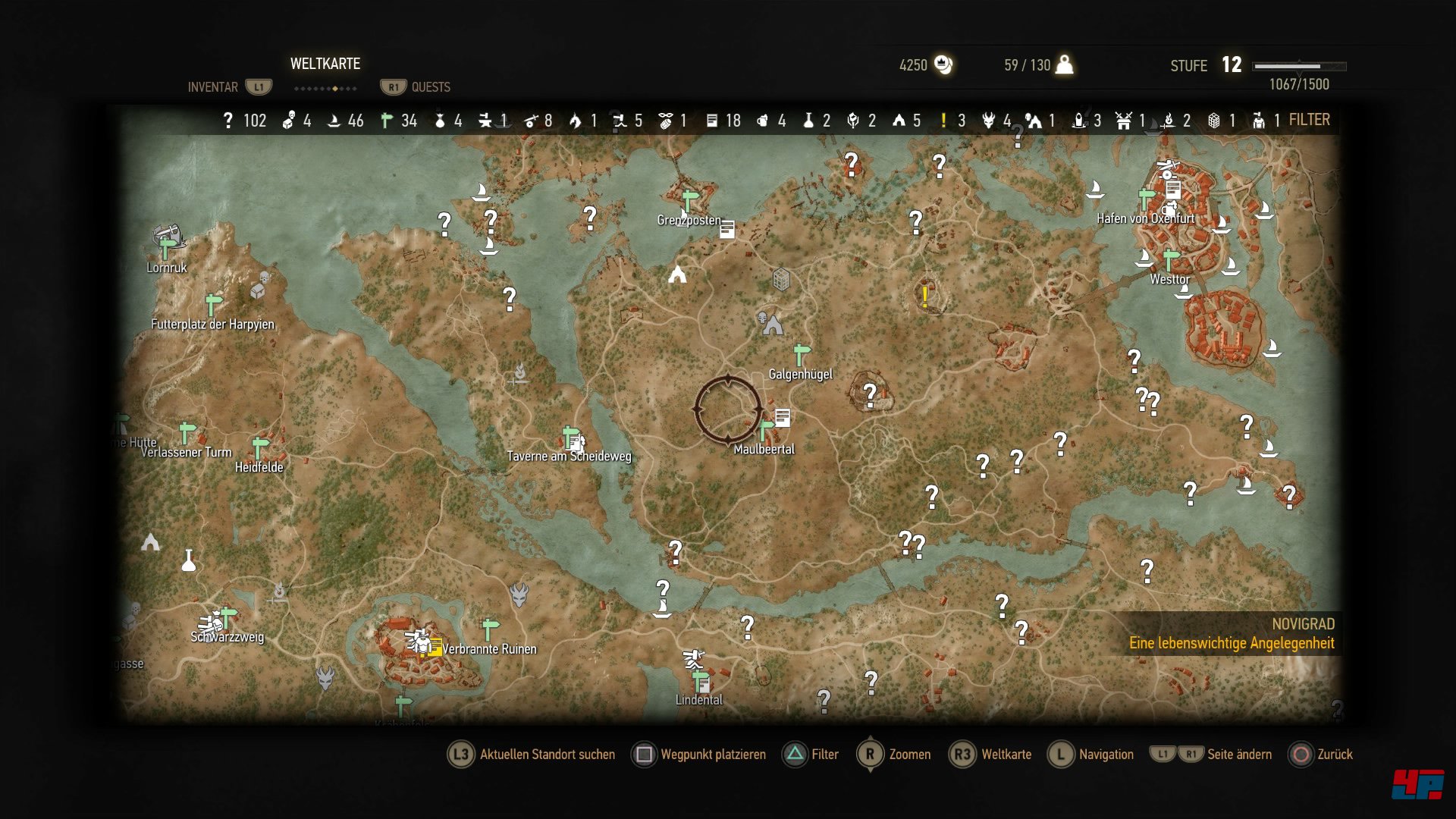Choose the Lindental signpost marker

click(700, 681)
